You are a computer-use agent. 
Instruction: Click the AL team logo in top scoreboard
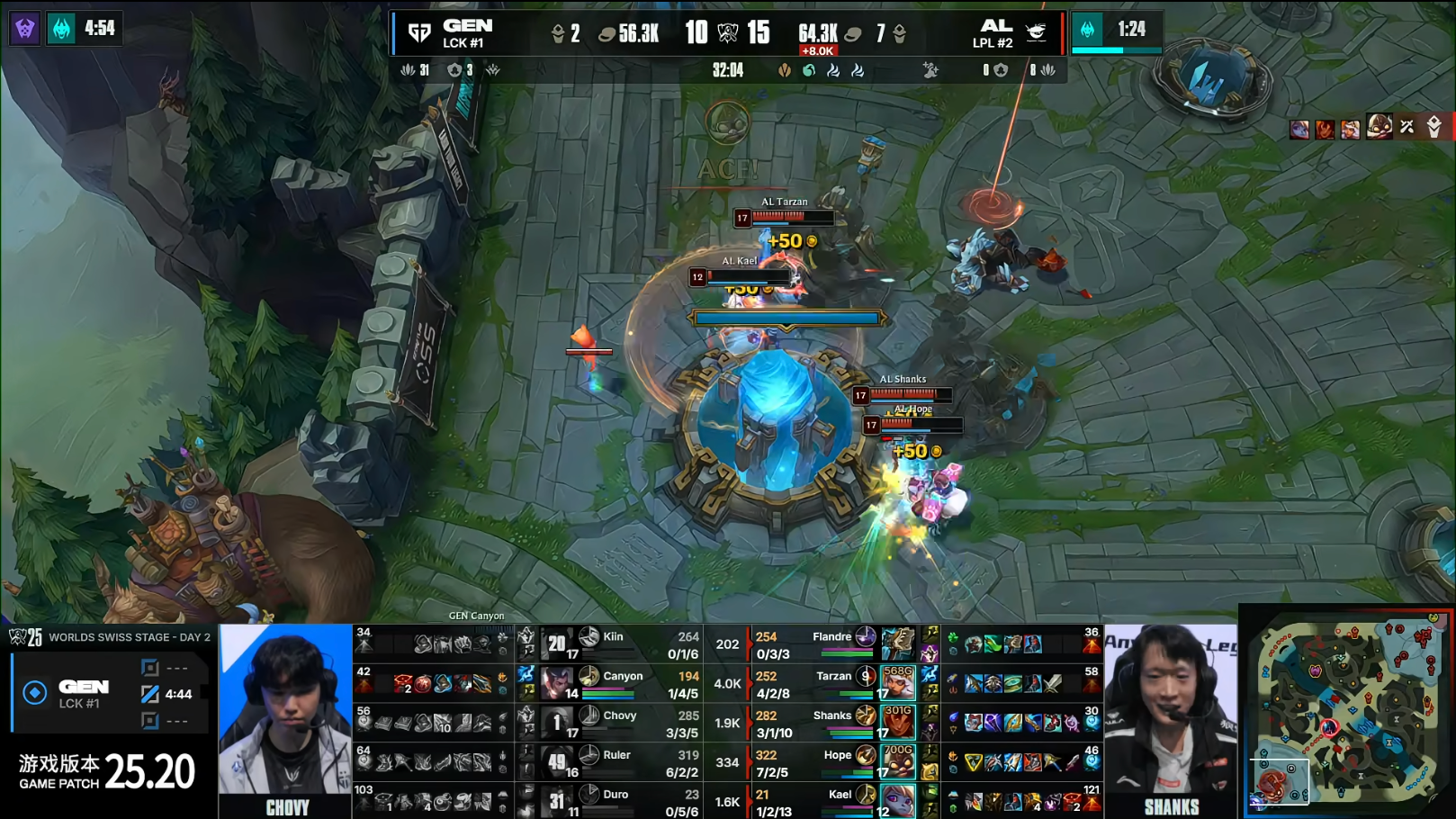1037,33
